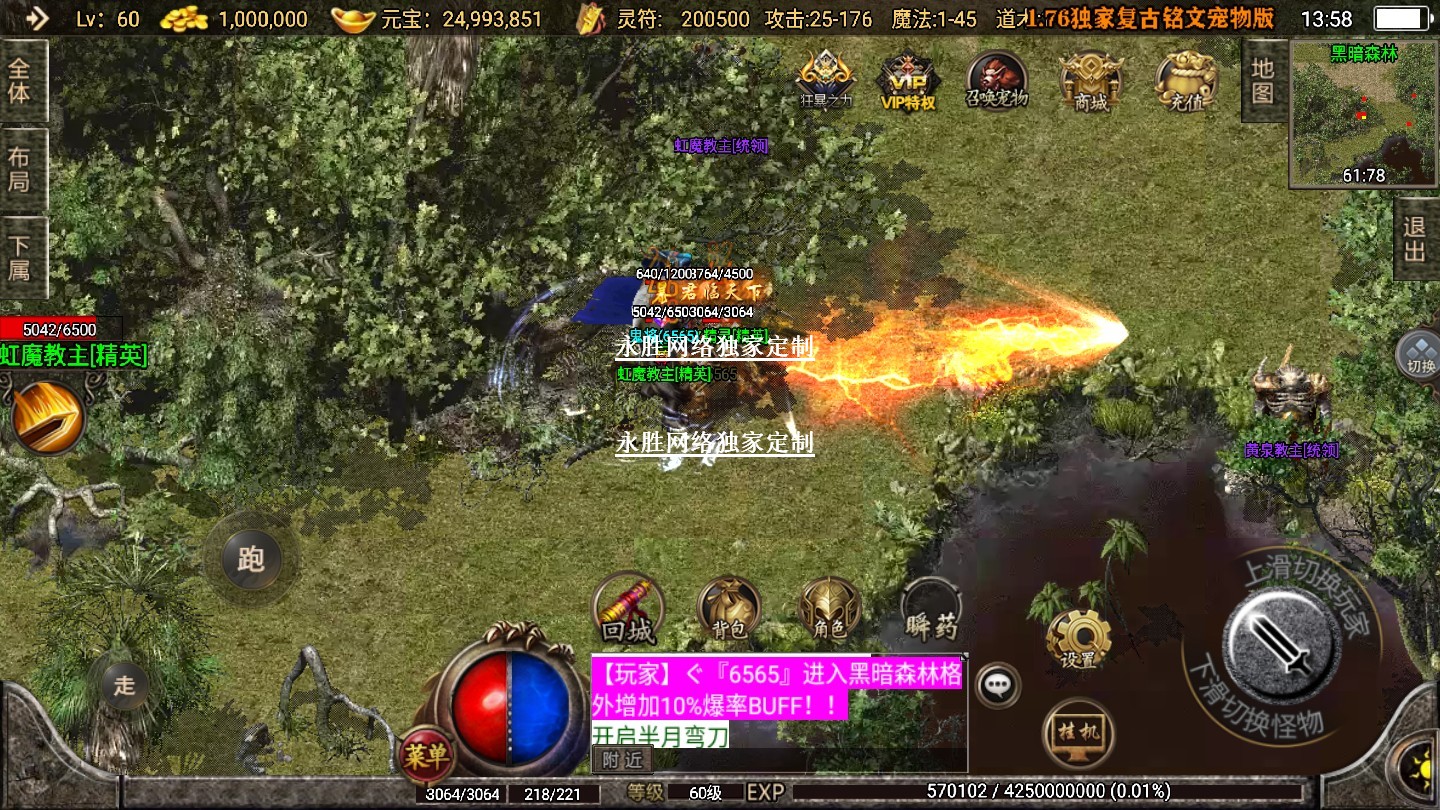Activate 狂暴之力 berserk power icon
Screen dimensions: 1440x810
pos(826,80)
